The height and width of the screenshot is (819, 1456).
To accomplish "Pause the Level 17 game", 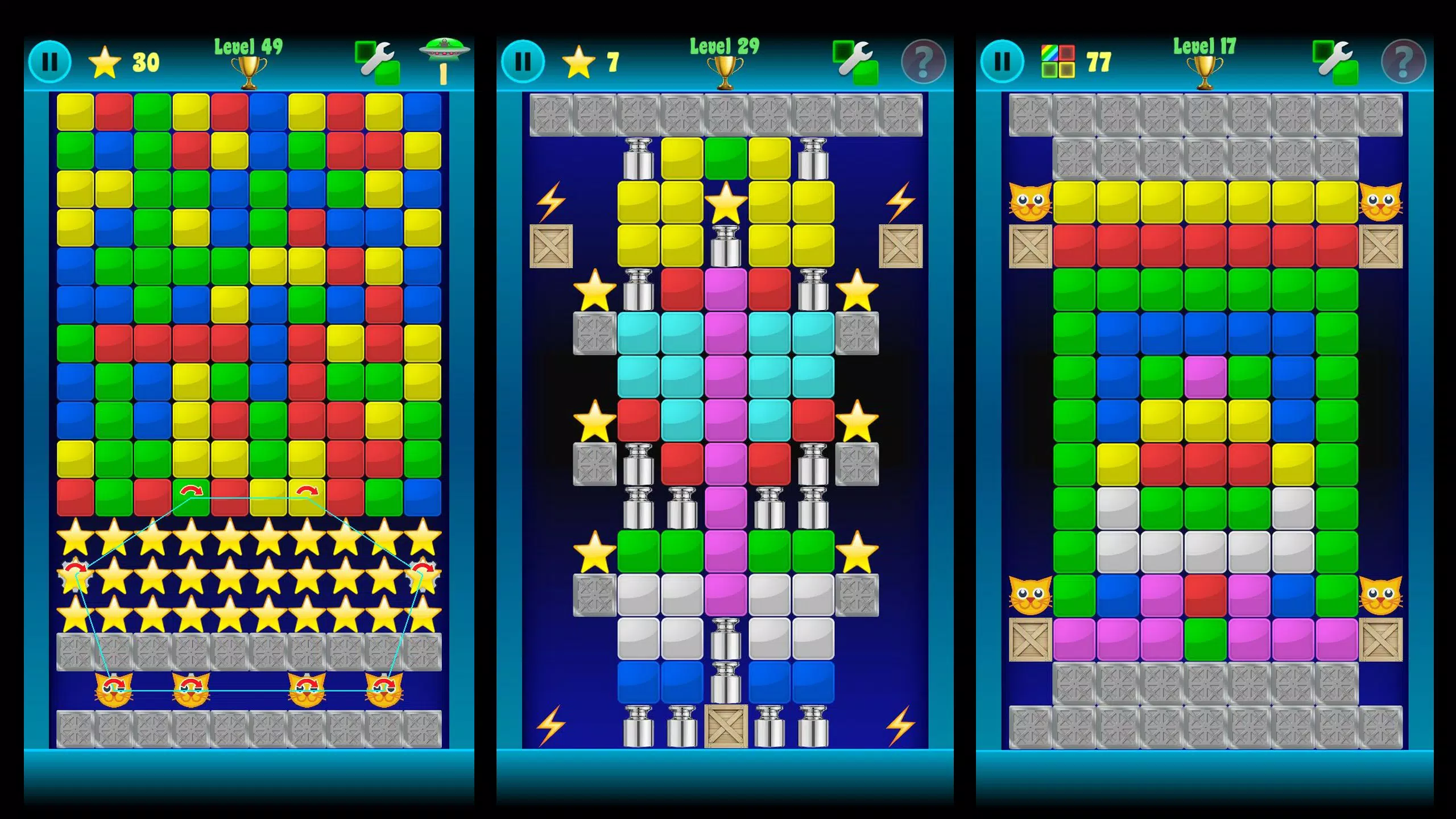I will click(1002, 61).
